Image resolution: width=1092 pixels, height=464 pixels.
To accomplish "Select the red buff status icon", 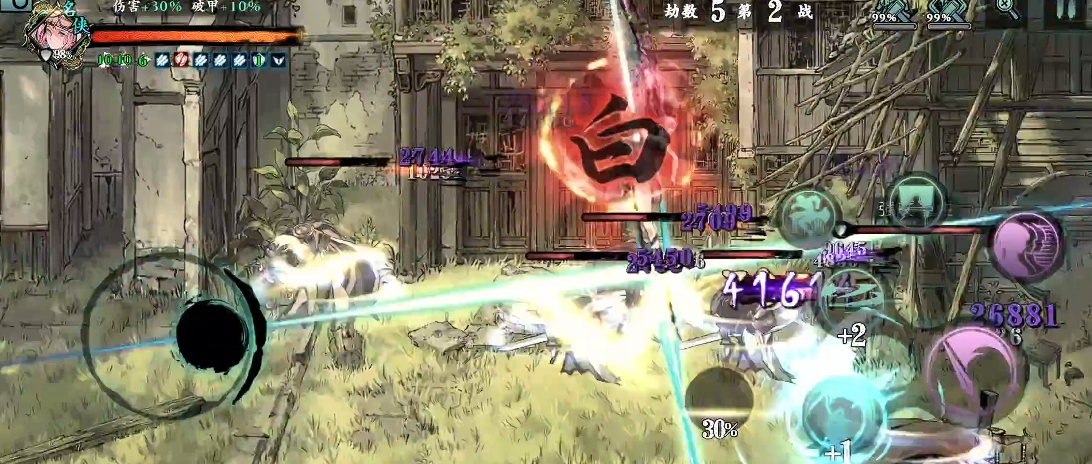I will pos(182,60).
